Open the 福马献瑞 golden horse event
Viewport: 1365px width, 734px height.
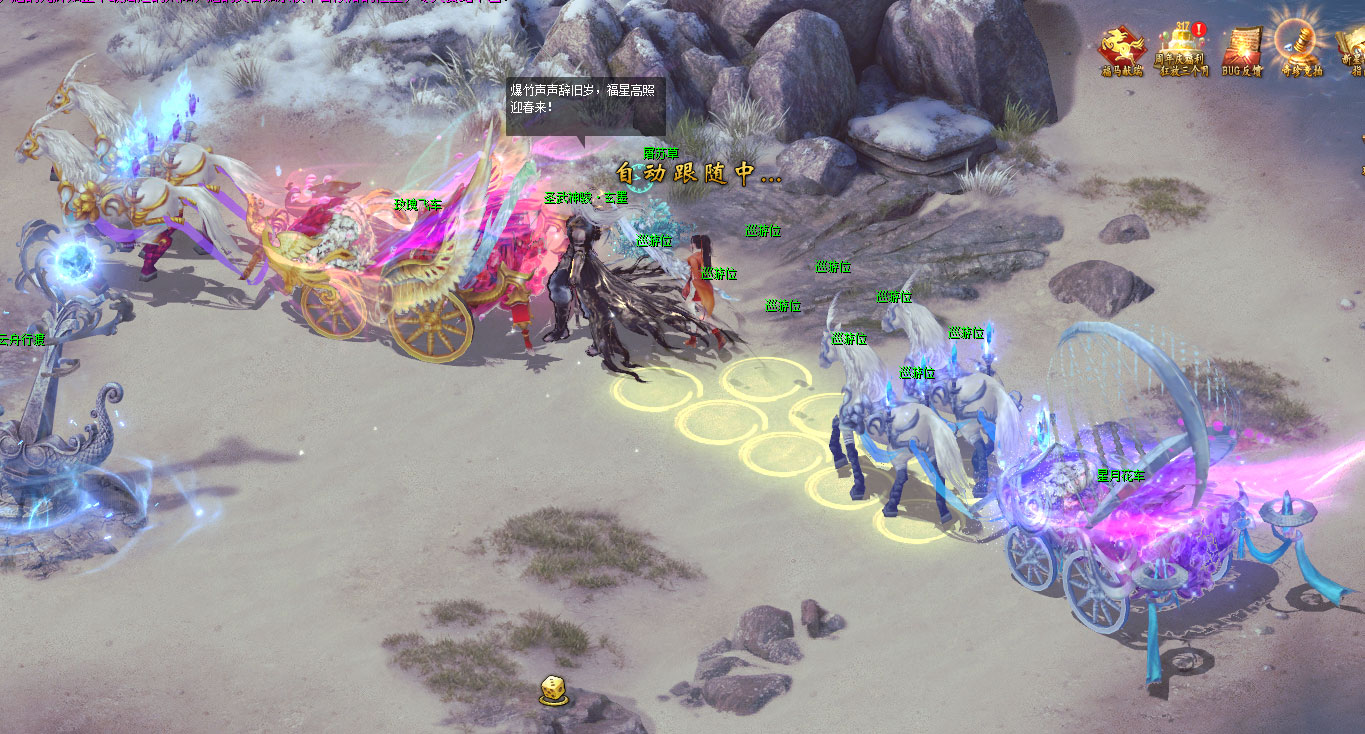click(x=1122, y=48)
